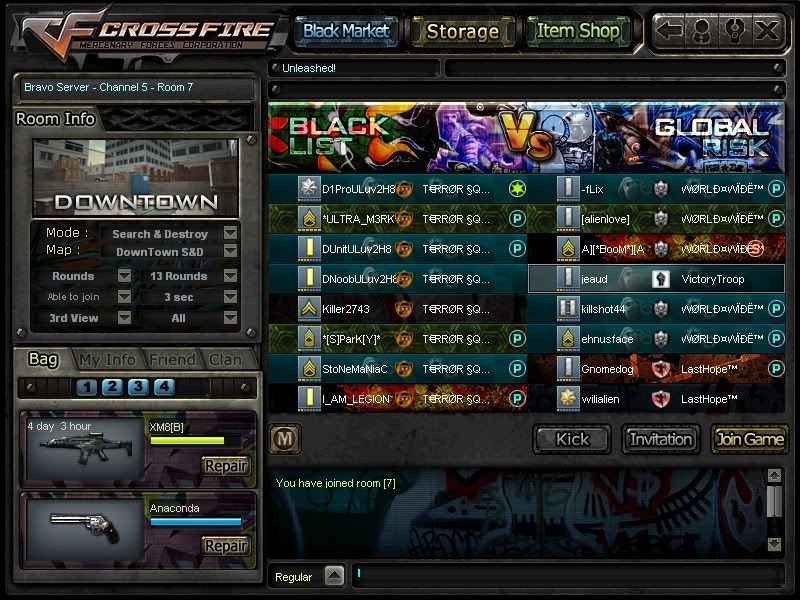Switch to the My Info tab
Image resolution: width=800 pixels, height=600 pixels.
[107, 359]
